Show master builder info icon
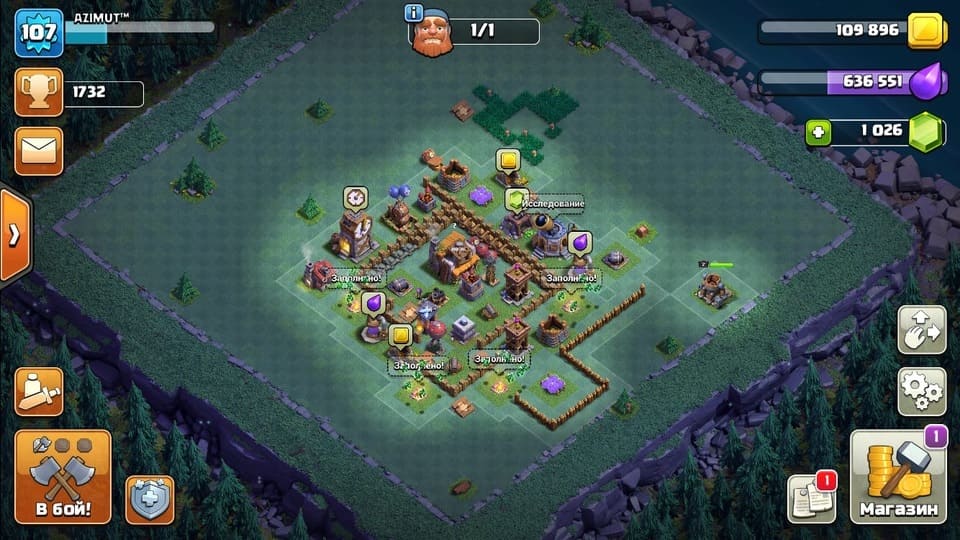This screenshot has width=960, height=540. [x=413, y=13]
